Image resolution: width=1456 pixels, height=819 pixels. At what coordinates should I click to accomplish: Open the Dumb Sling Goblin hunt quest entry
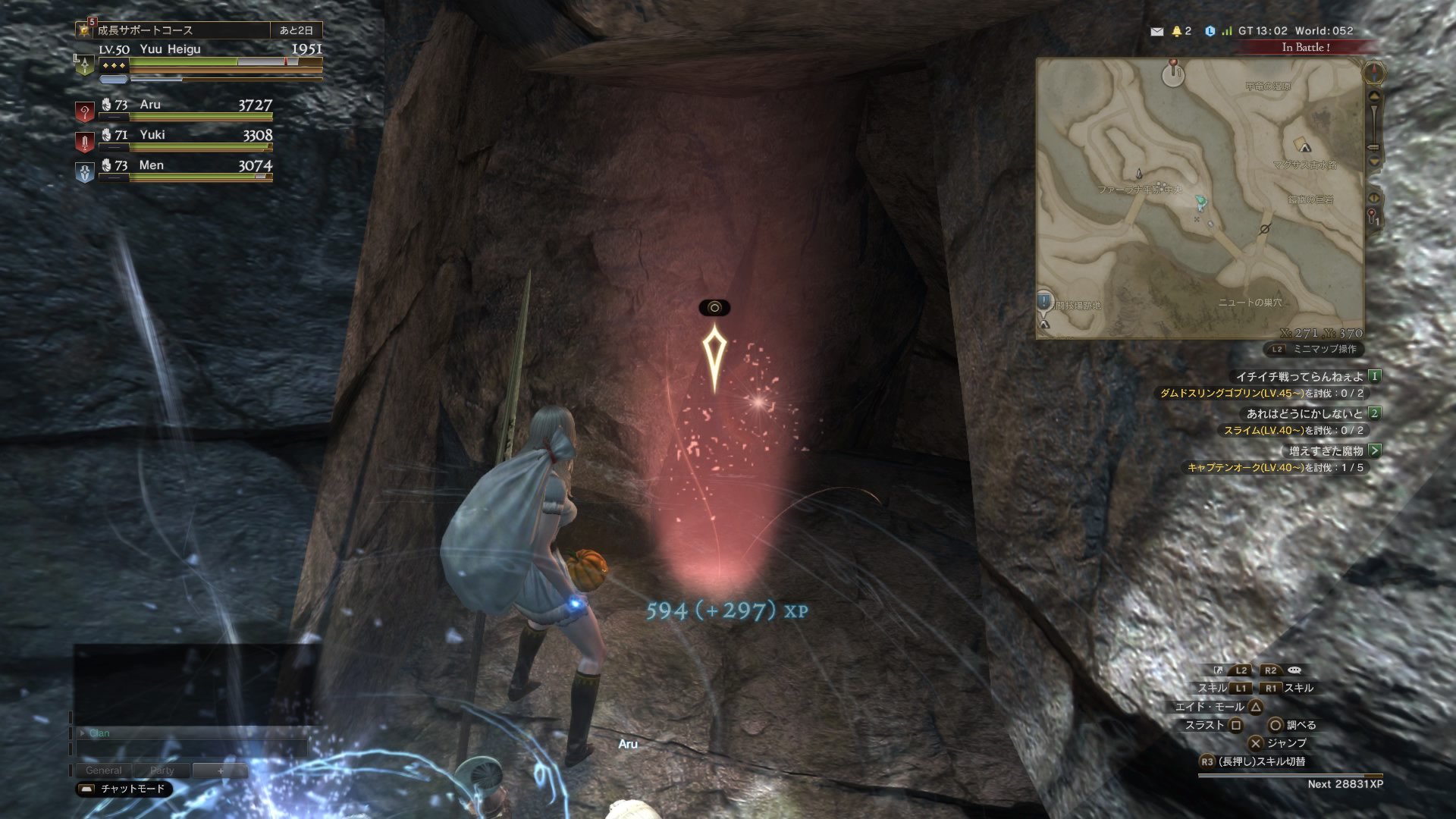[1262, 394]
